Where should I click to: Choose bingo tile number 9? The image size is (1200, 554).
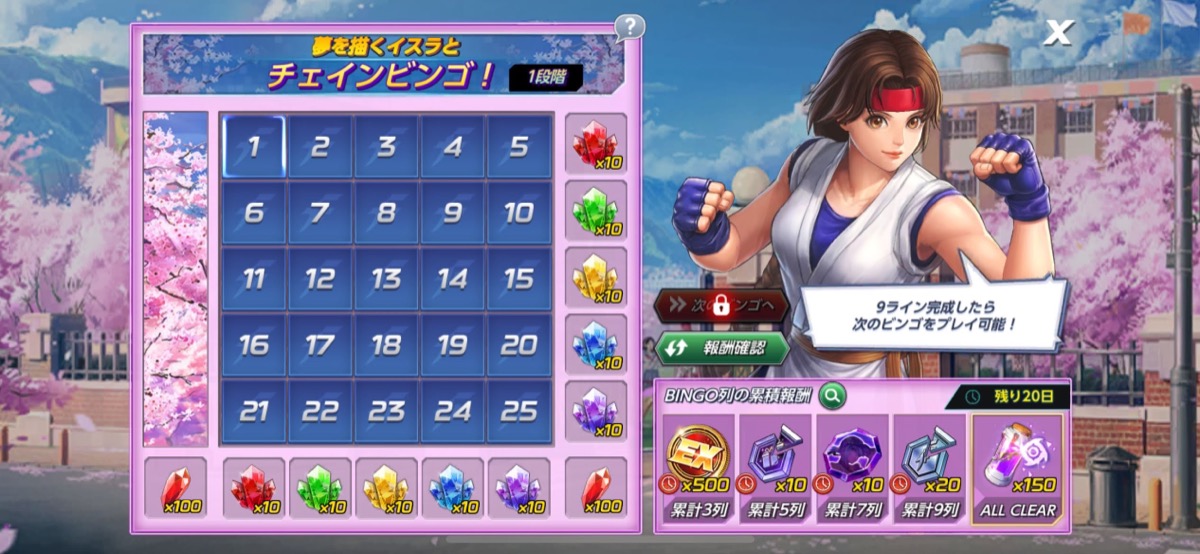point(452,213)
